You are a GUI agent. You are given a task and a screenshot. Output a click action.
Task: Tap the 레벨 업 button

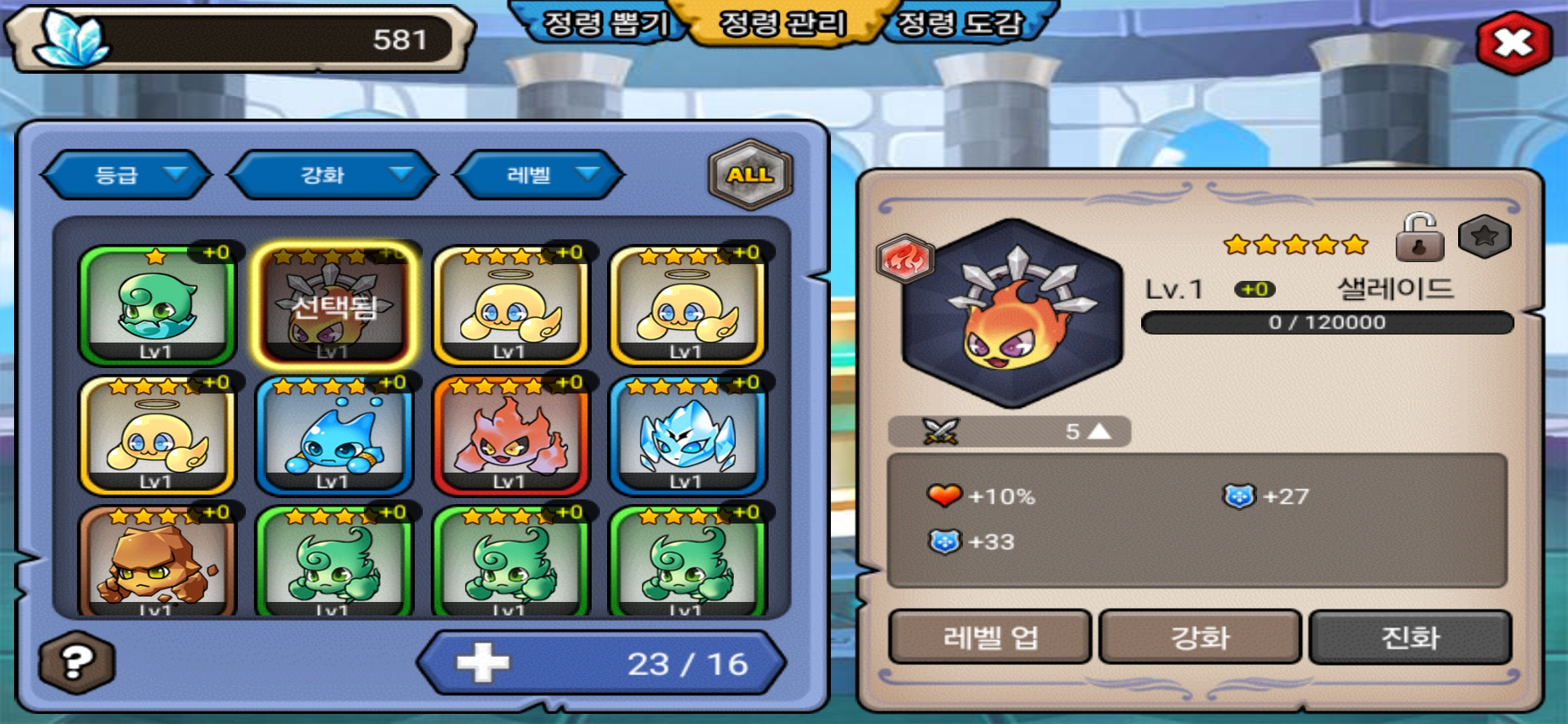990,637
